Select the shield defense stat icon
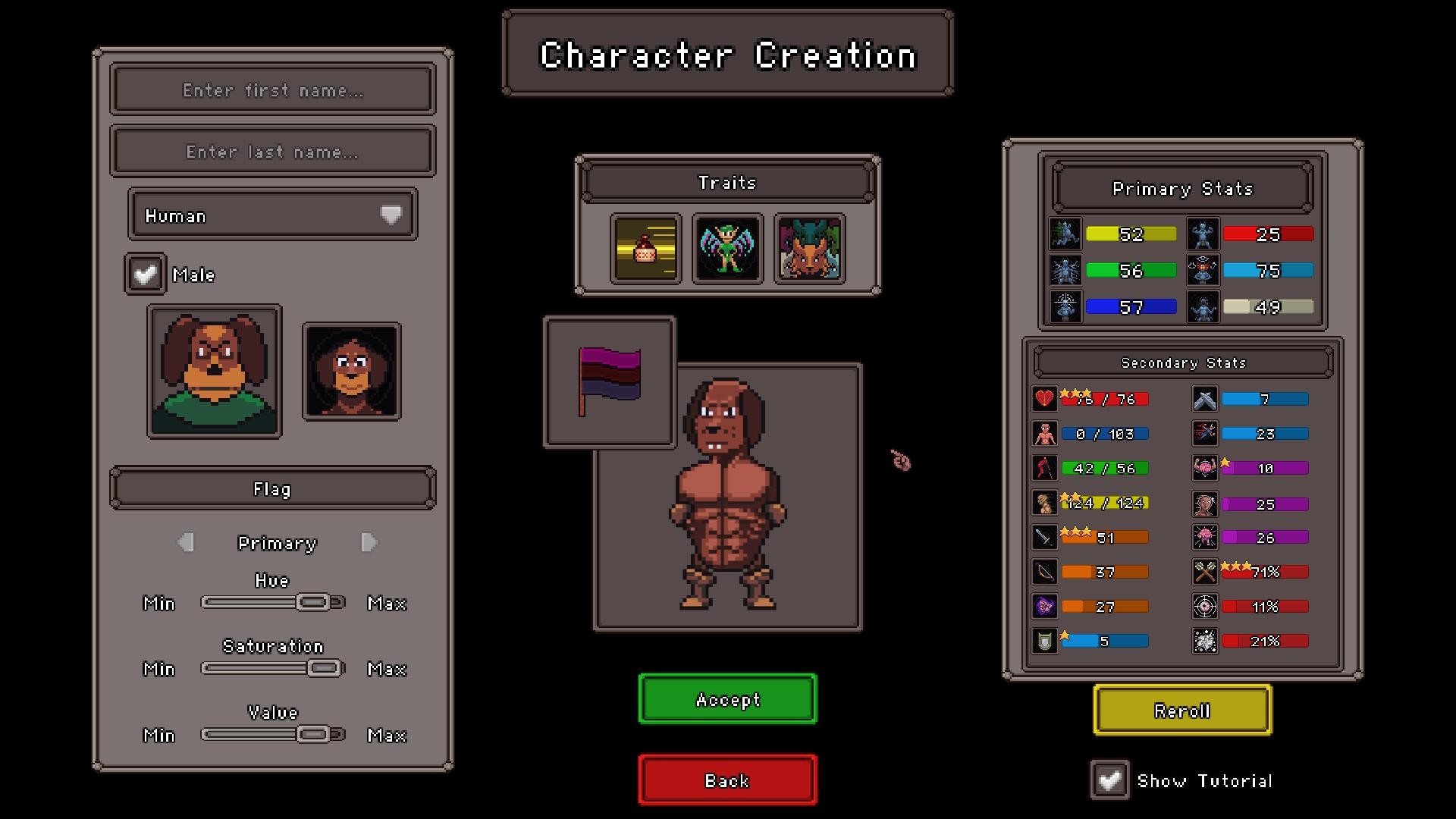Screen dimensions: 1456x819 (x=1044, y=641)
